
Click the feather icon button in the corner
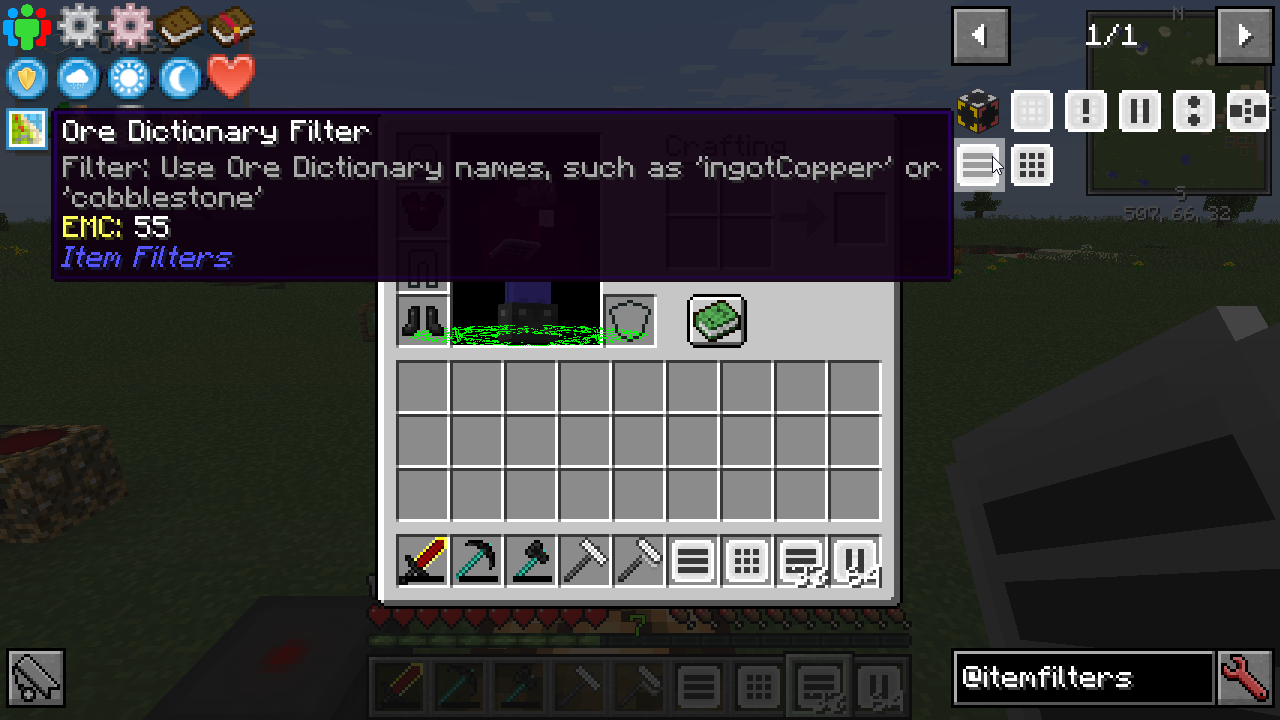pos(36,678)
